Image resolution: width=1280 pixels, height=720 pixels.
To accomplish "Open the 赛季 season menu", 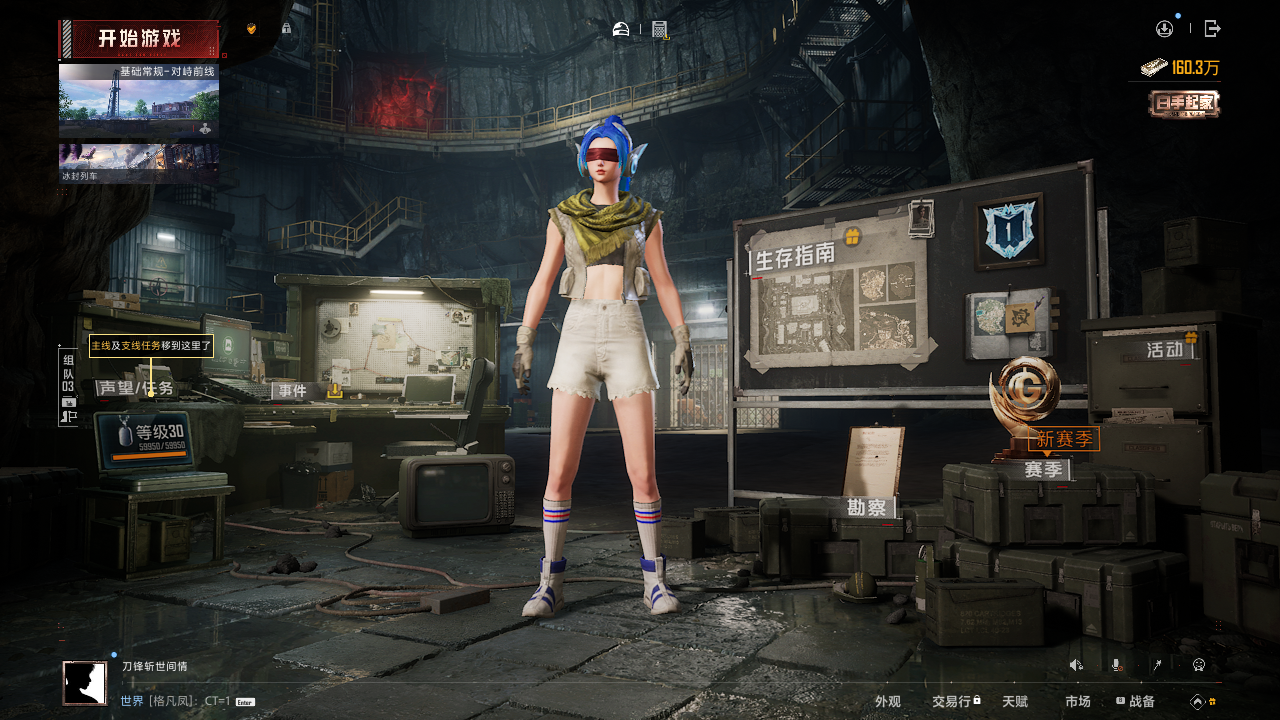I will [x=1045, y=469].
